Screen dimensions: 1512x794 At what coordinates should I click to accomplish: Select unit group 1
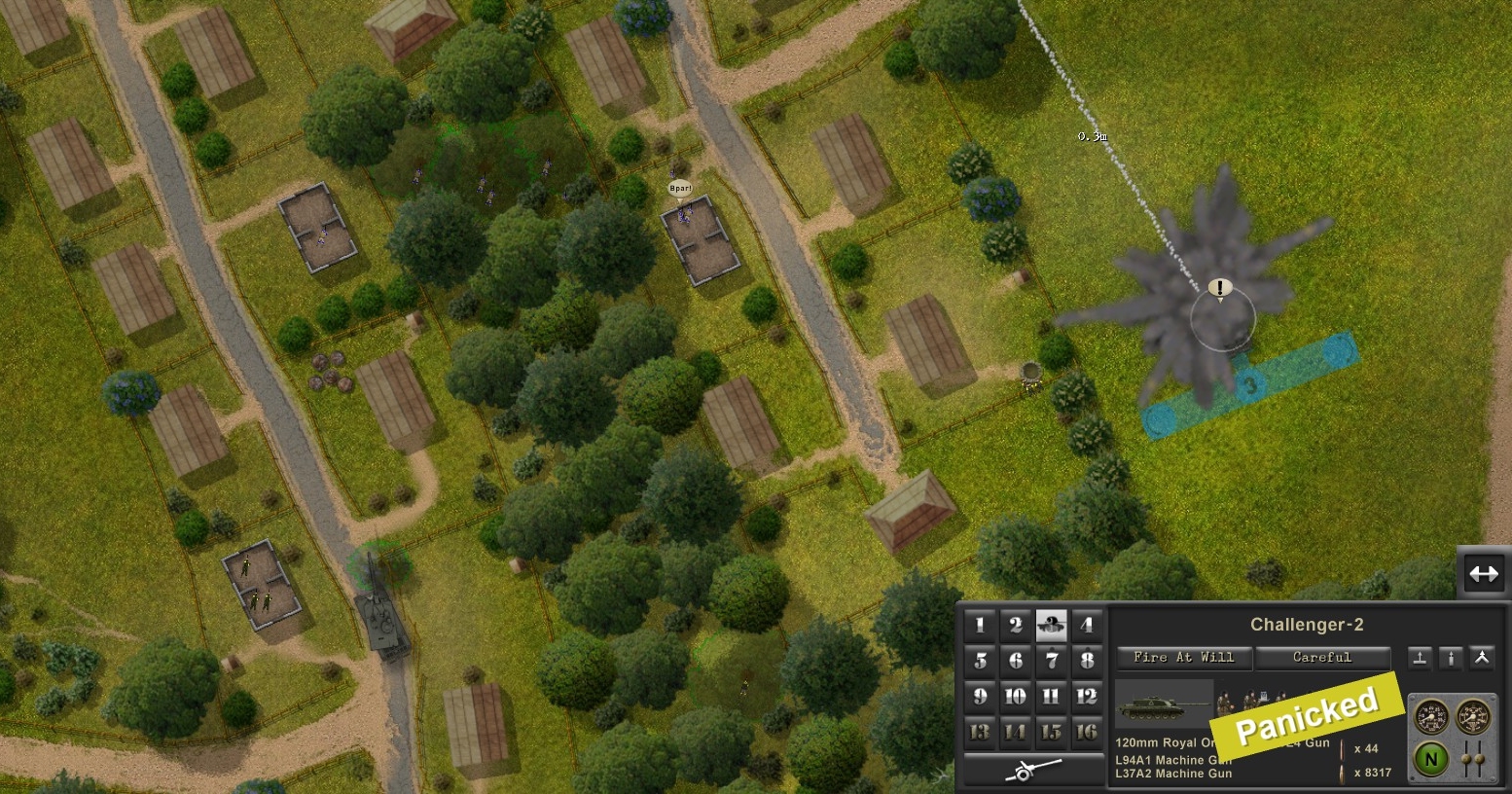(x=980, y=626)
